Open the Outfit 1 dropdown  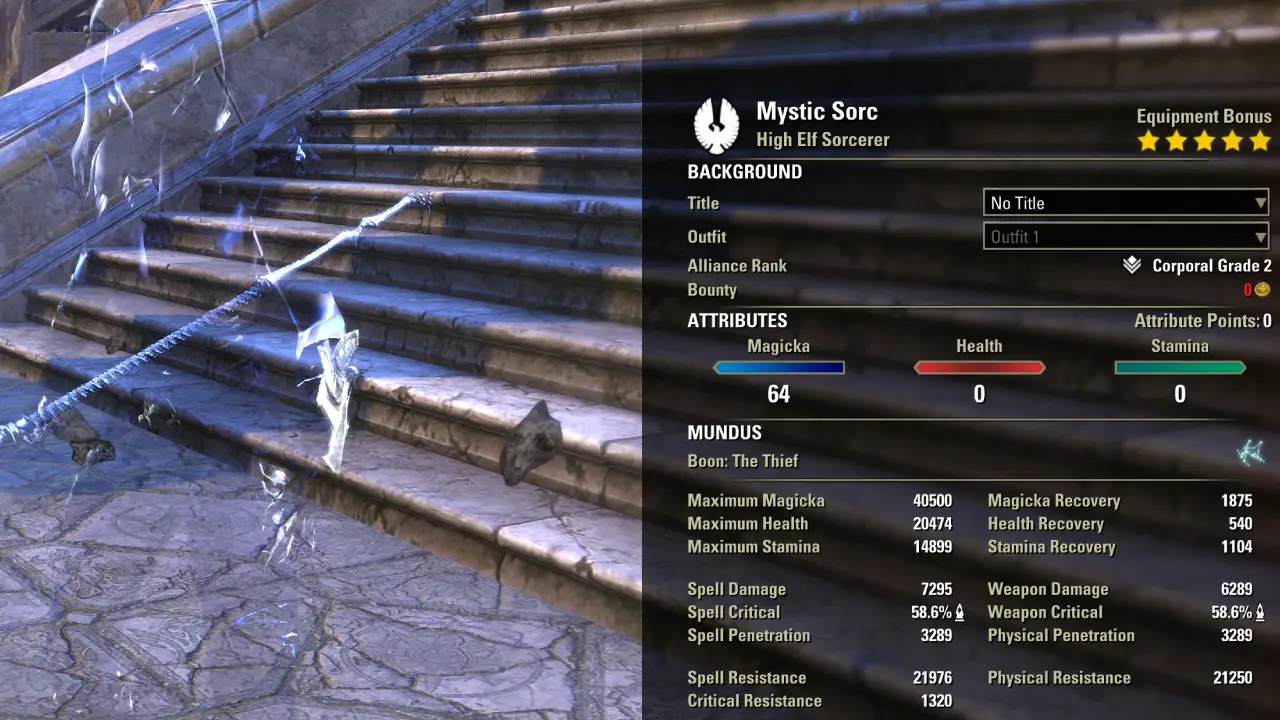click(x=1126, y=237)
